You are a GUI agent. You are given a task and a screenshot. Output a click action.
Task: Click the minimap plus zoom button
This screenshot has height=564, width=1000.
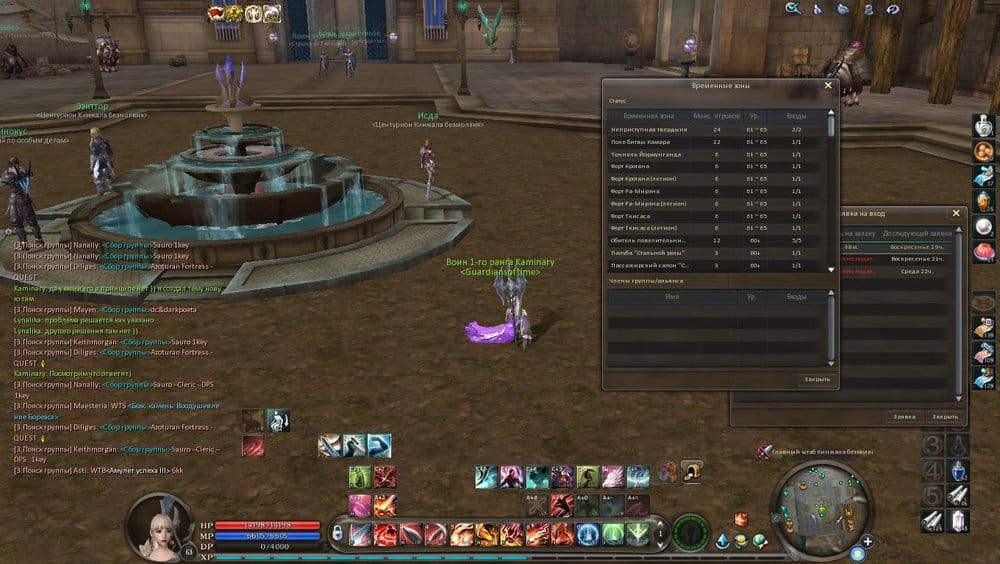click(x=867, y=542)
